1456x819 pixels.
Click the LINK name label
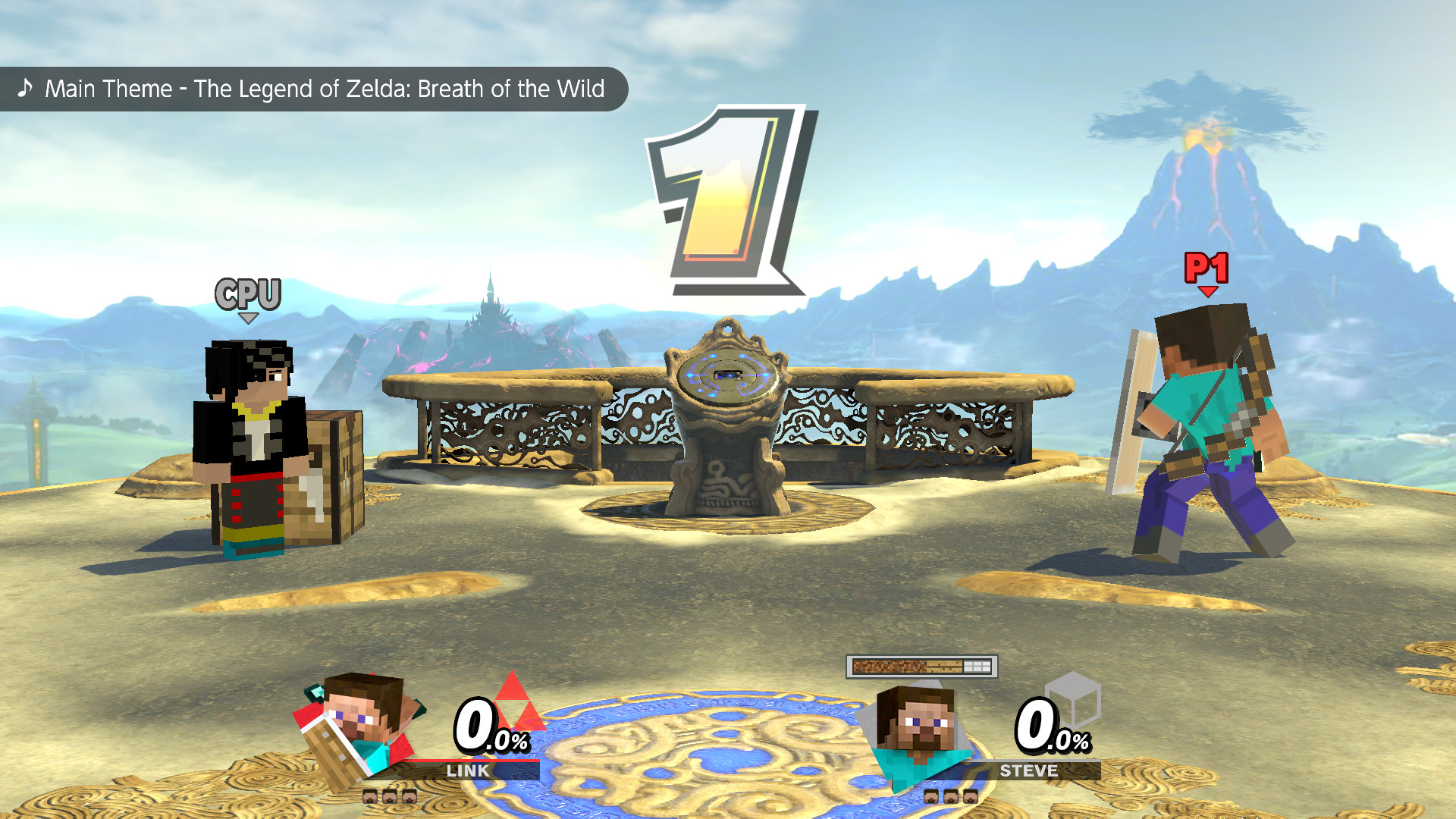pyautogui.click(x=469, y=771)
